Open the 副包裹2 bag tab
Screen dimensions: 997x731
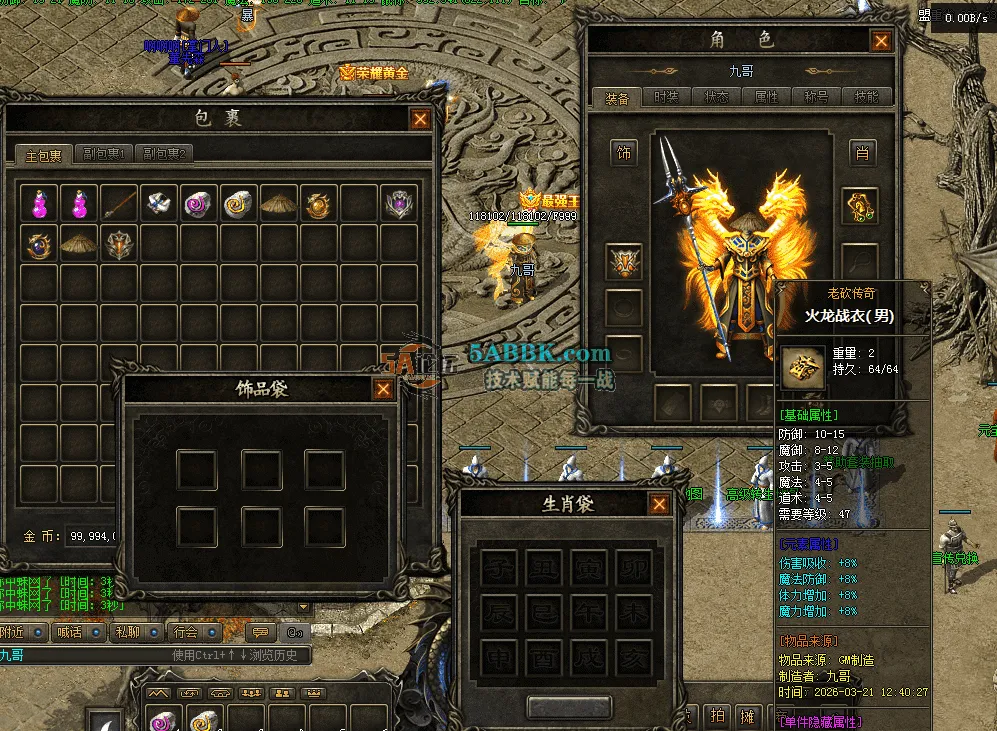163,154
